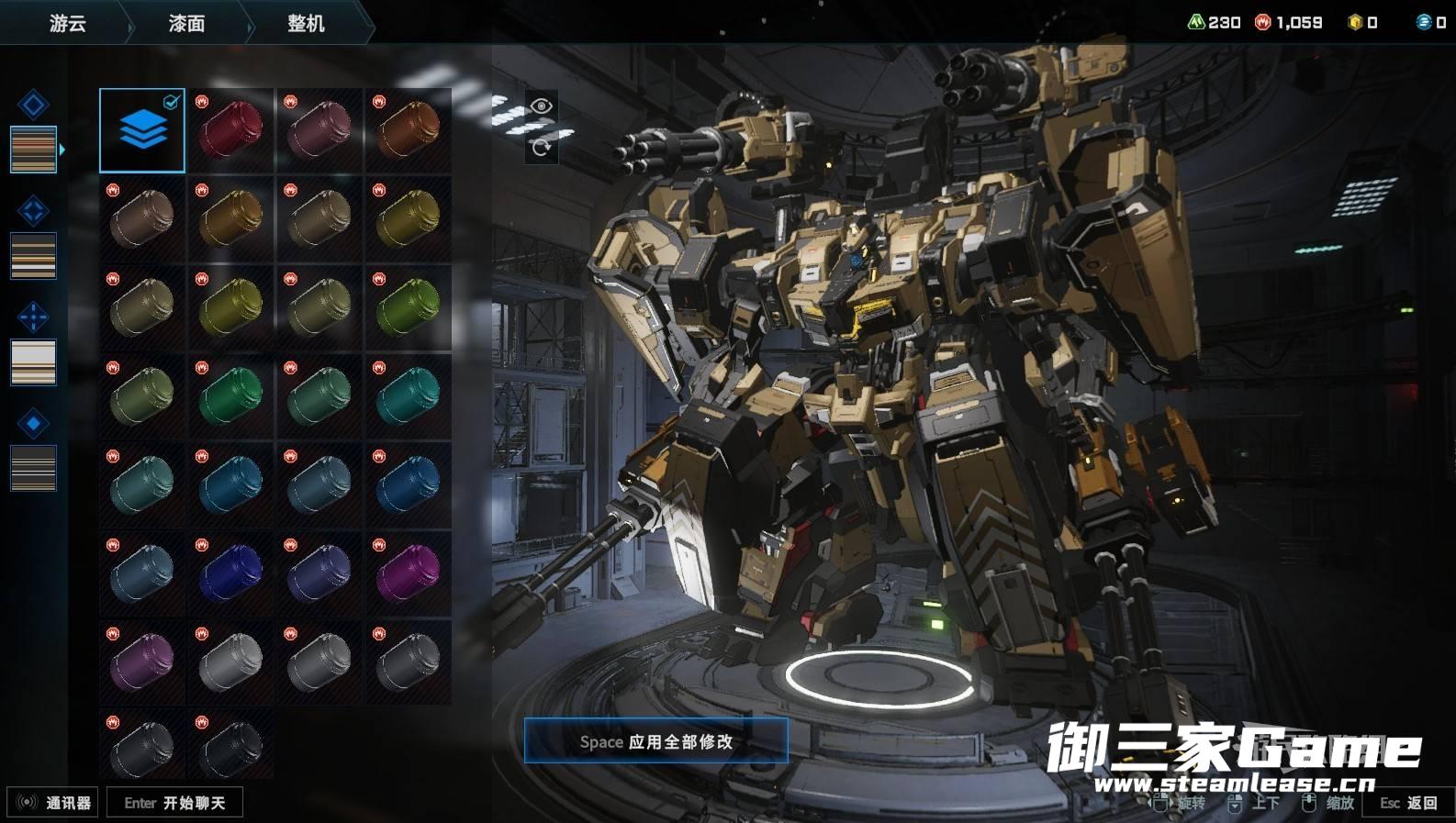Switch to the 游云 tab
The width and height of the screenshot is (1456, 823).
67,23
